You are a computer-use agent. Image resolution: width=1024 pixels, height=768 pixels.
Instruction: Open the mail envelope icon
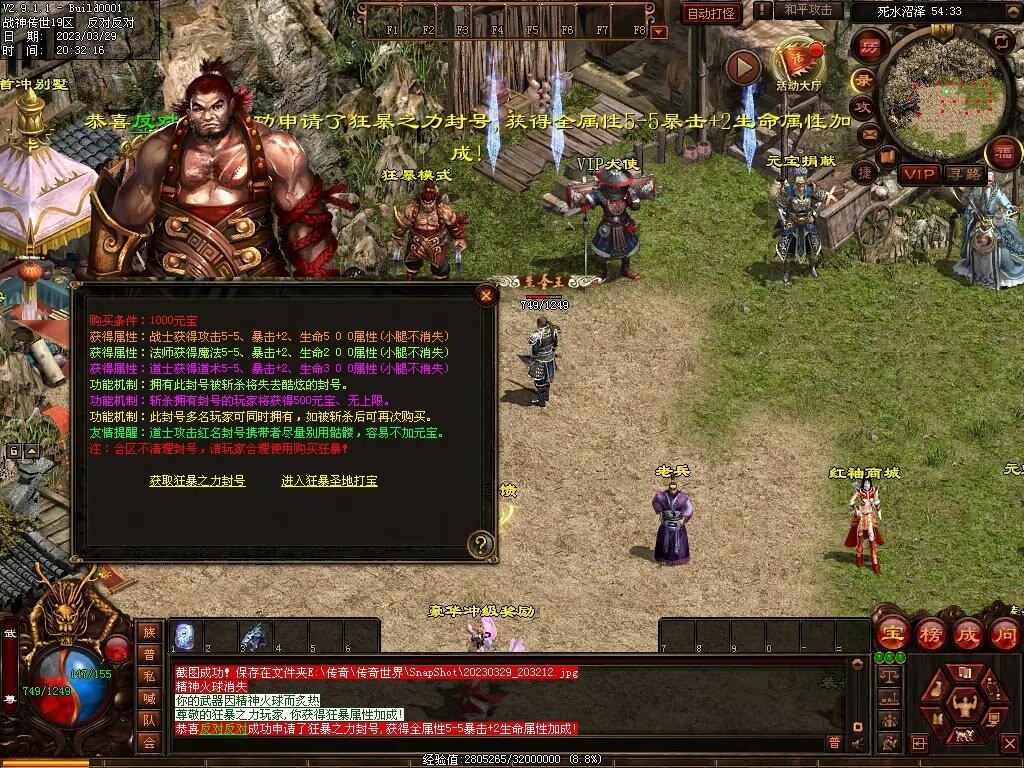[868, 133]
